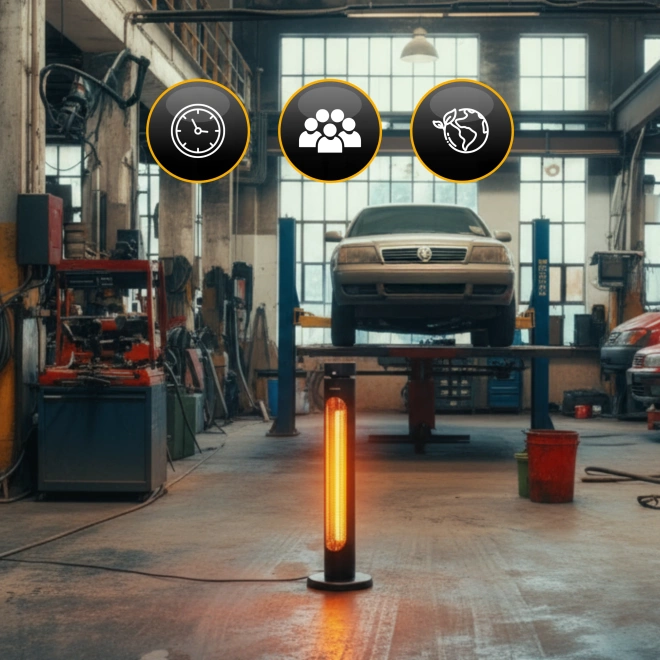Click the clock icon button
660x660 pixels.
tap(198, 131)
